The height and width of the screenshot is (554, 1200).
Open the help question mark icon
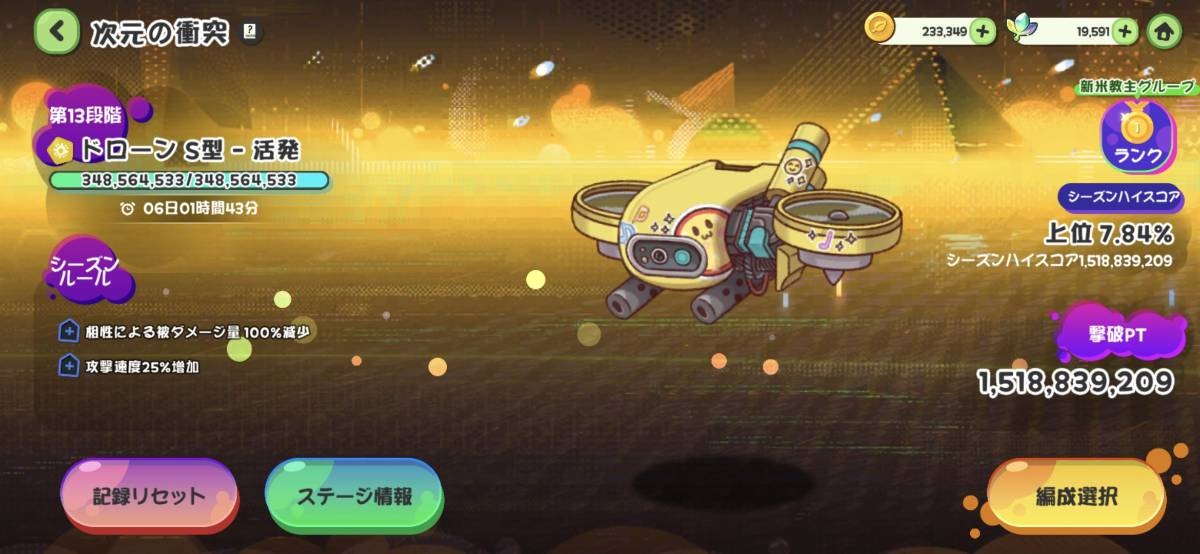pos(249,32)
